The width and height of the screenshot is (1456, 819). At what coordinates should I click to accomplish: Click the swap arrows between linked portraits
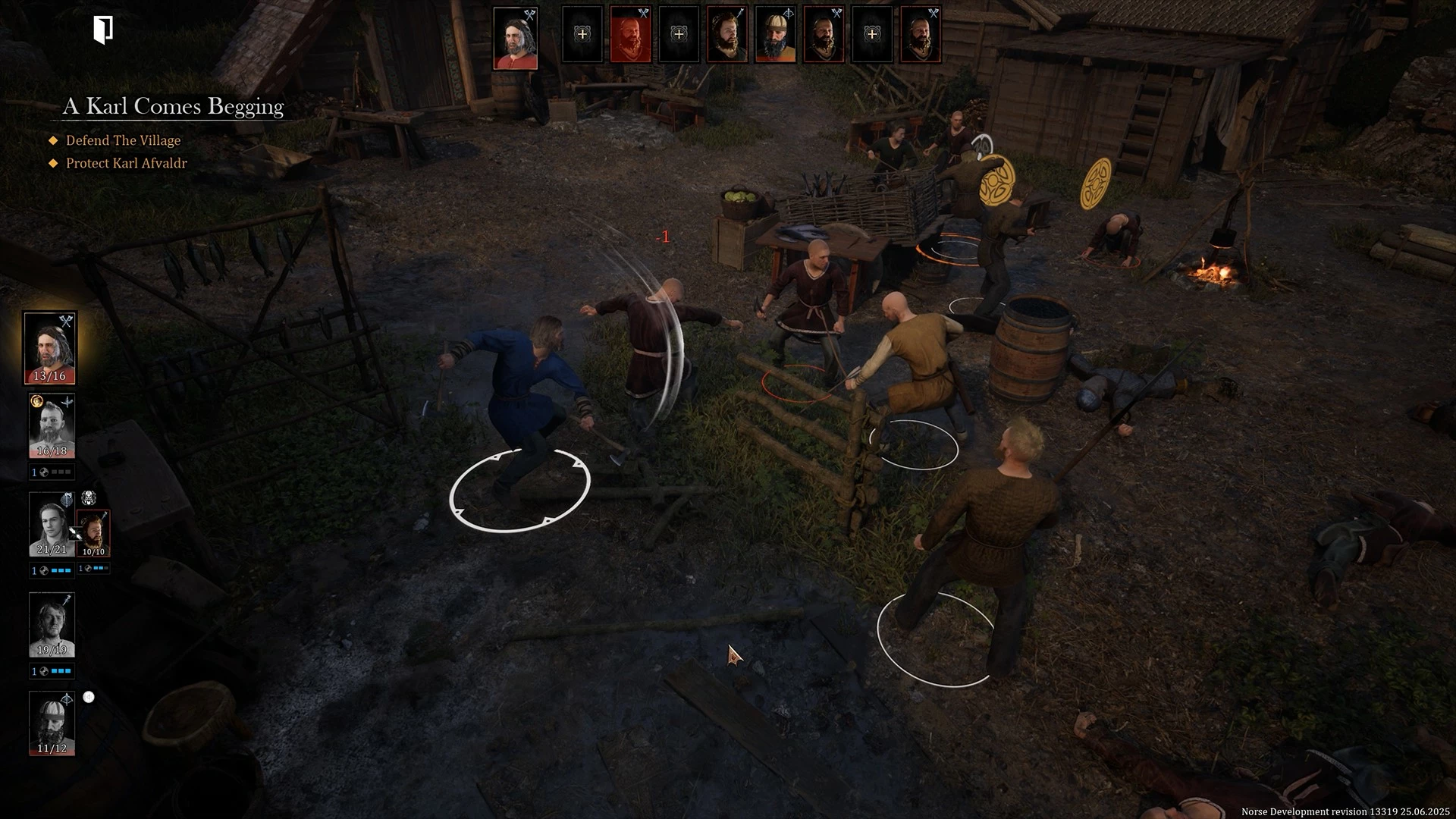(75, 533)
